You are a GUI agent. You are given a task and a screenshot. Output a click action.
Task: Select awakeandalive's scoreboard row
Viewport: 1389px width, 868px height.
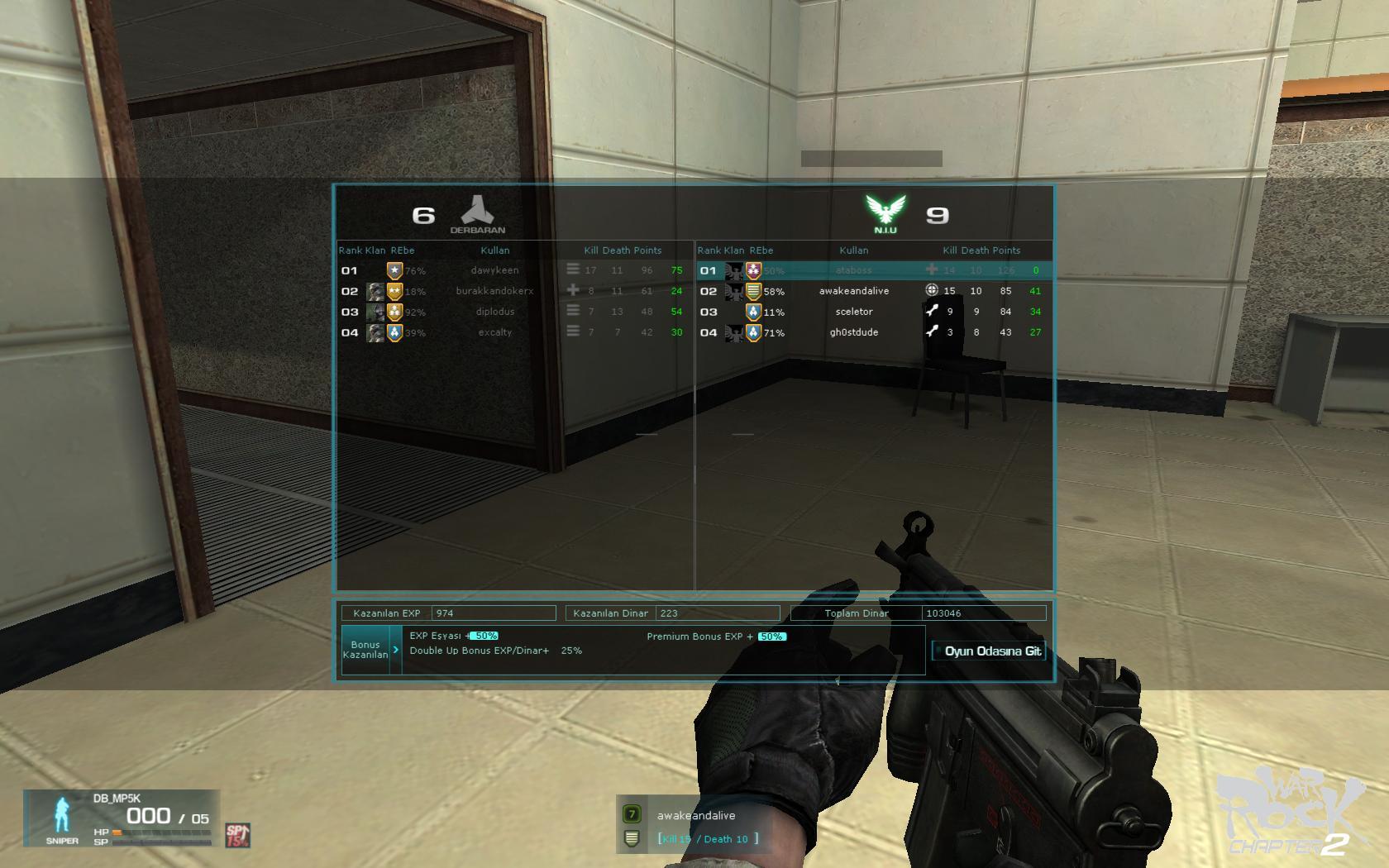[854, 291]
